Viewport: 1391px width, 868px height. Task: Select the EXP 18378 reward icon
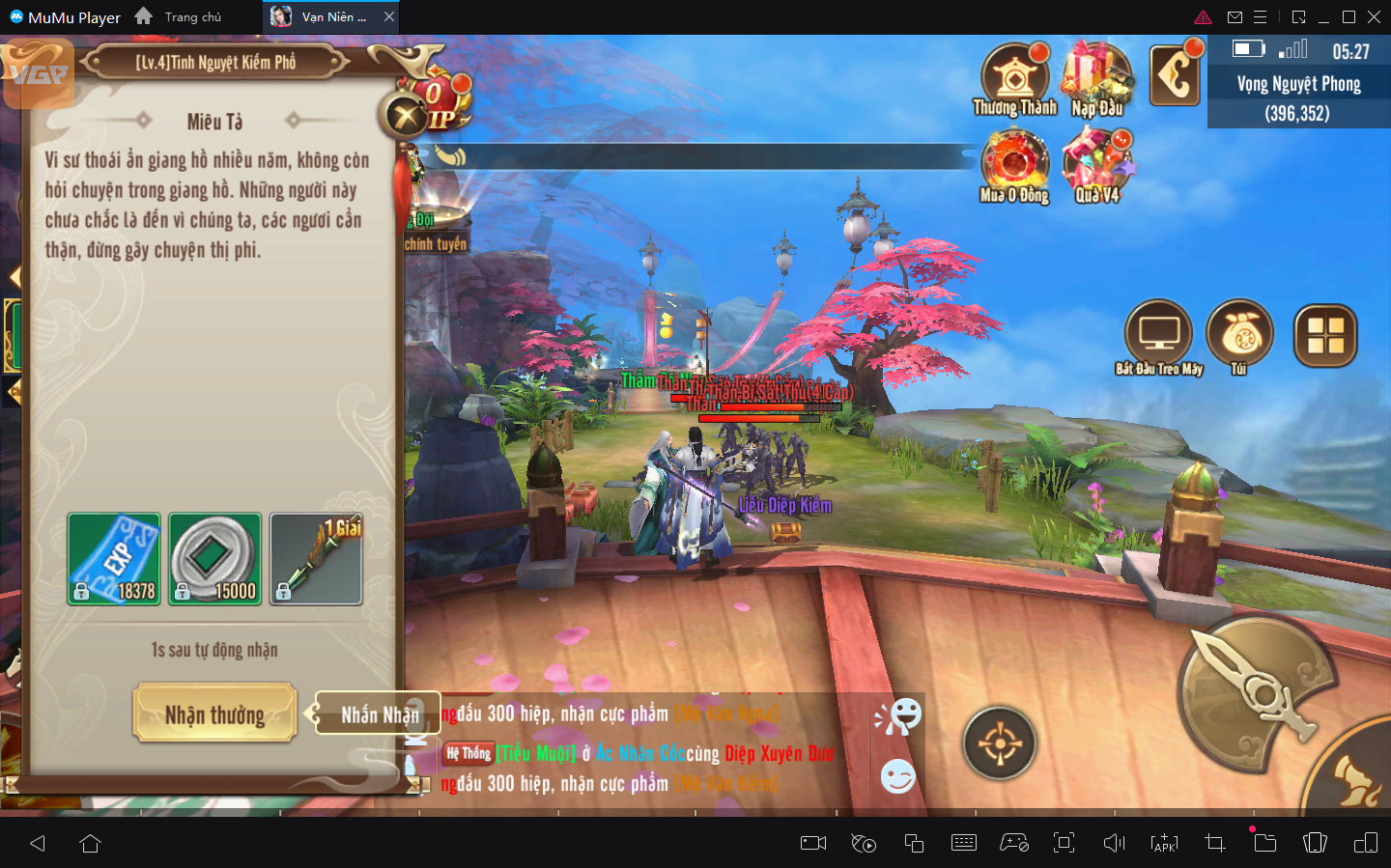[x=114, y=559]
